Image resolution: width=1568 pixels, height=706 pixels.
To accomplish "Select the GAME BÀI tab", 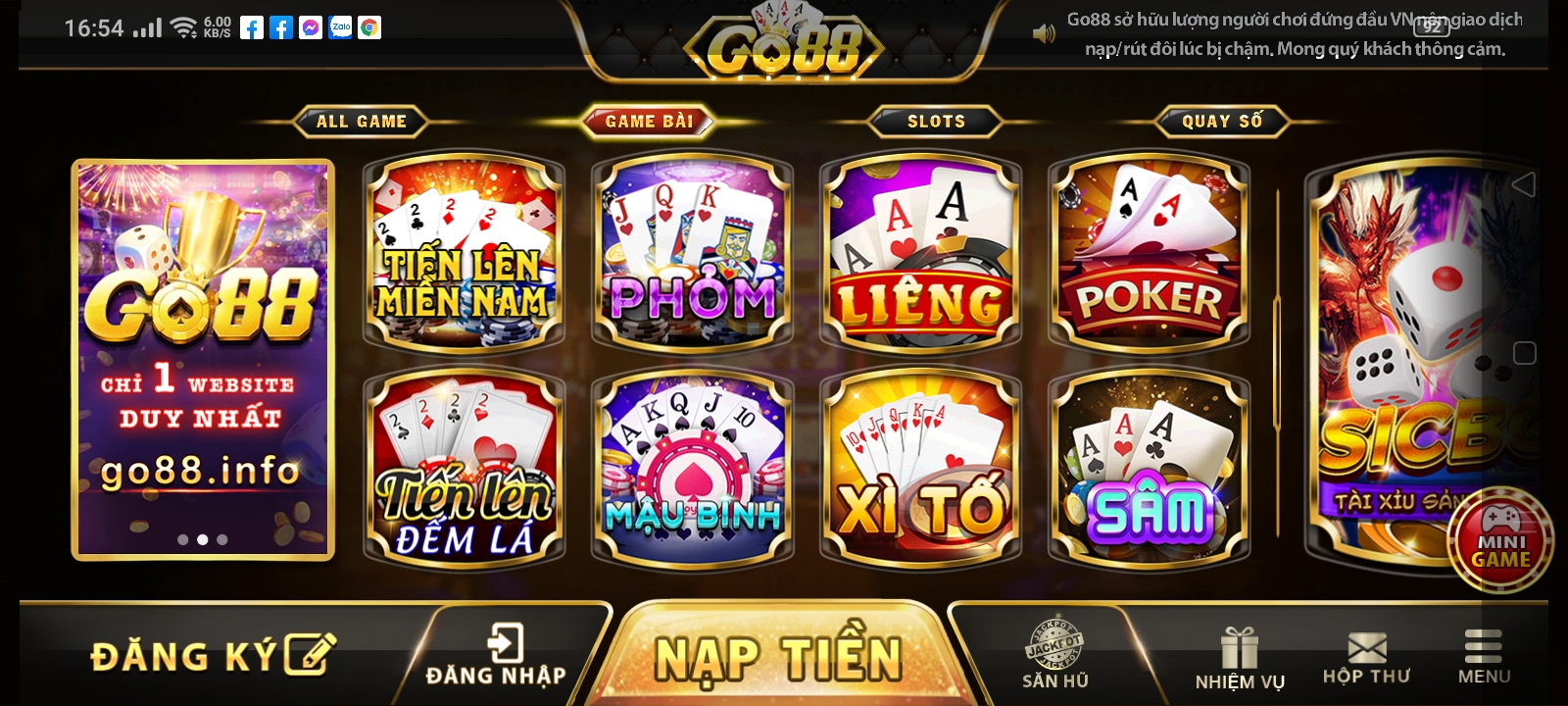I will pyautogui.click(x=649, y=122).
